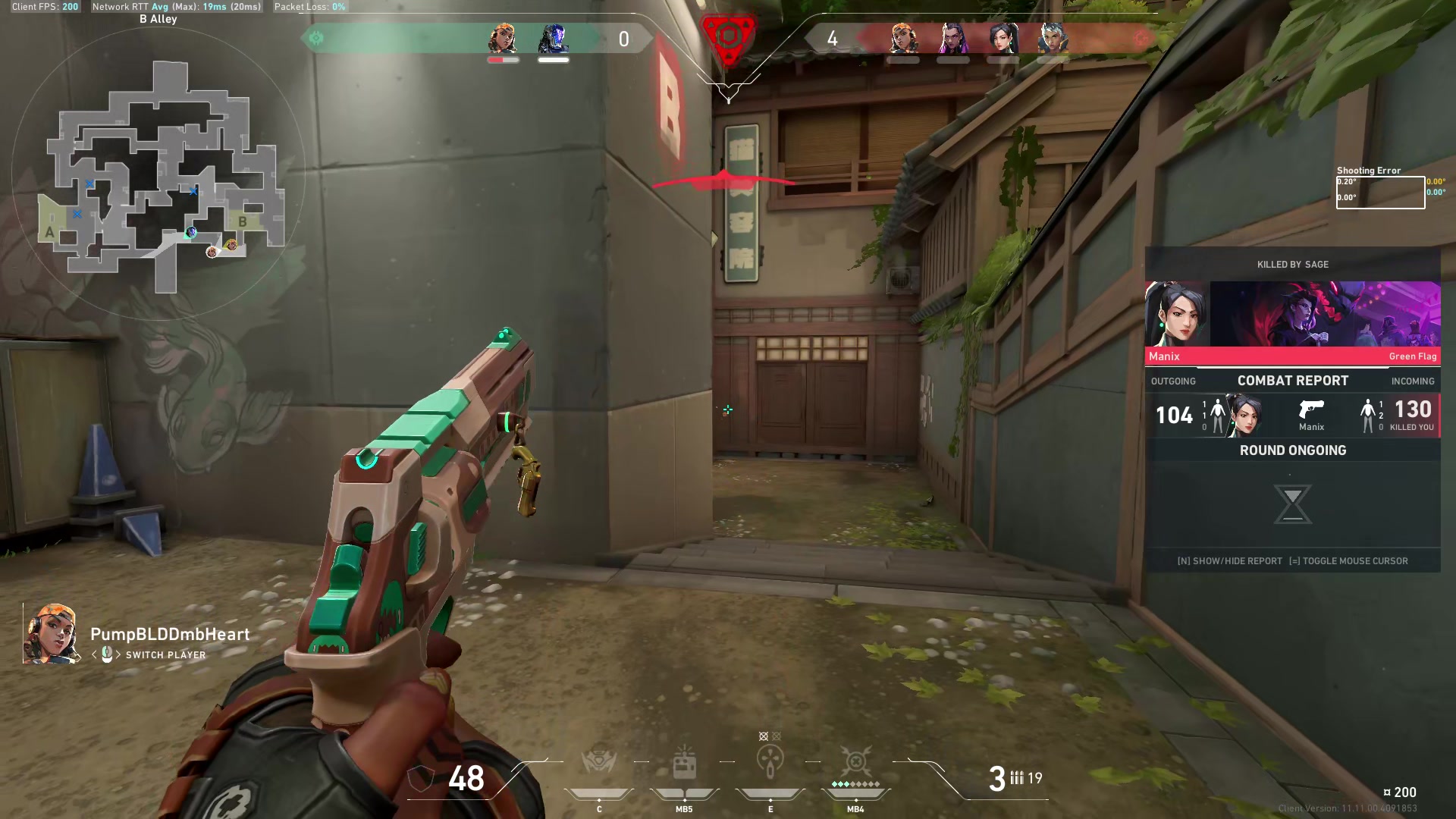Switch to the OUTGOING section of the combat report
The image size is (1456, 819).
click(x=1173, y=381)
